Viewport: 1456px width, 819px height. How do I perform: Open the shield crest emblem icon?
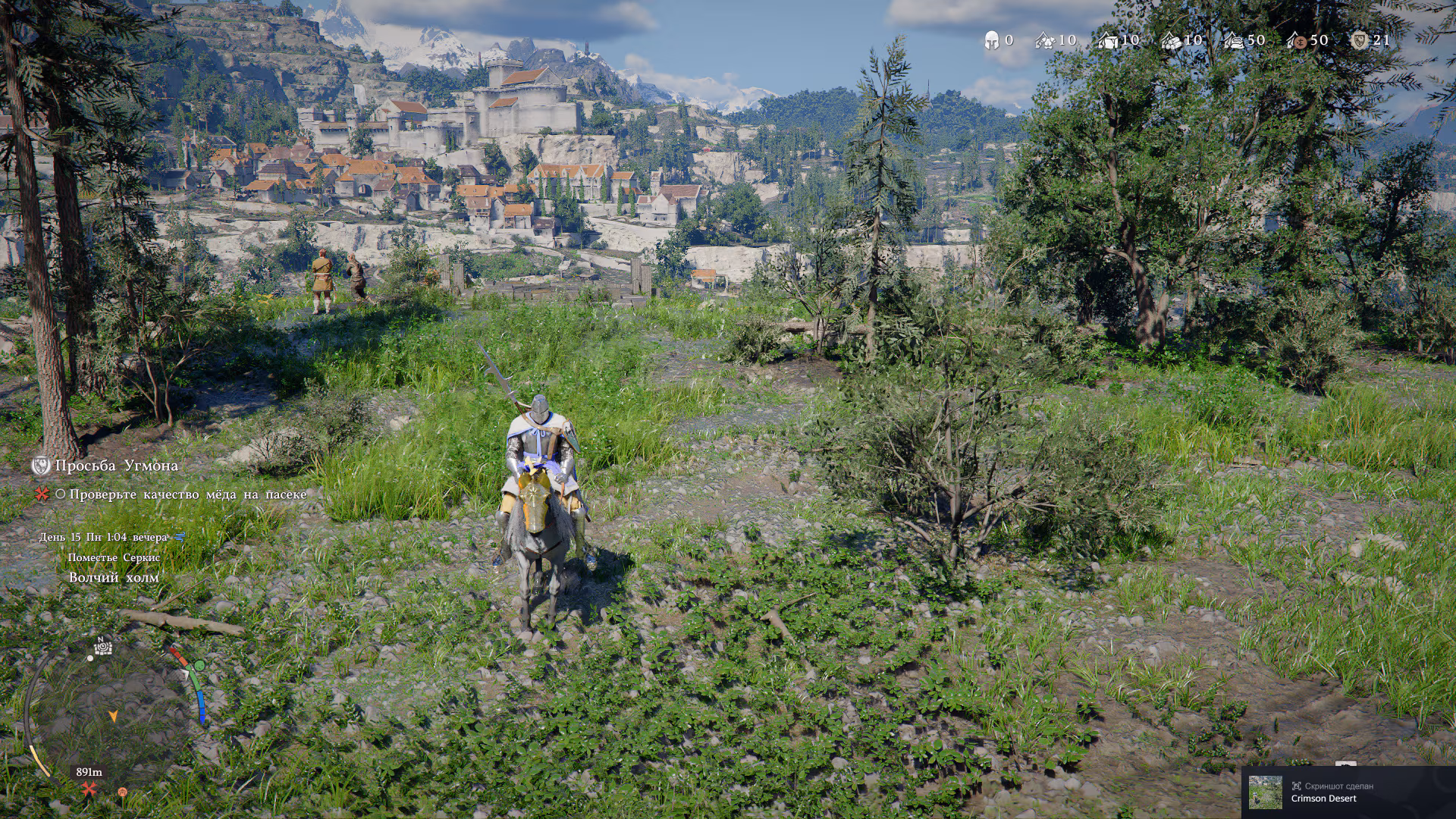(1359, 40)
